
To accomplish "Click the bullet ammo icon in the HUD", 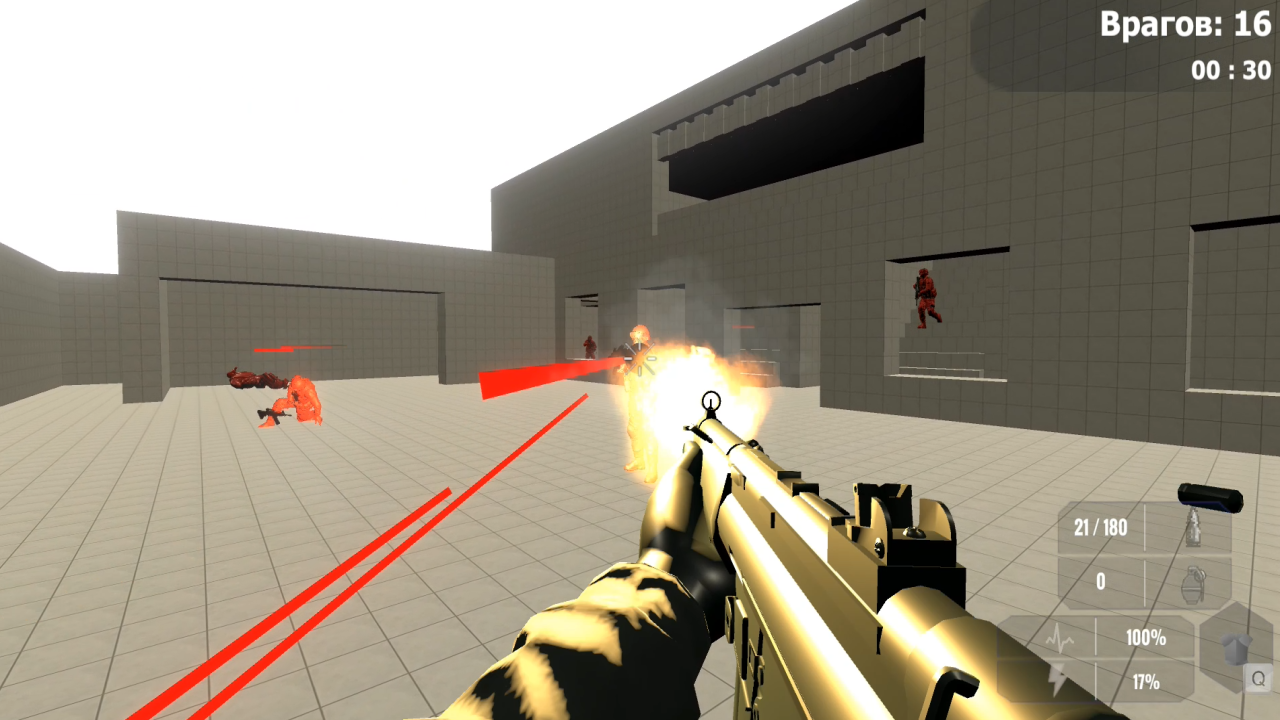I will [1193, 527].
